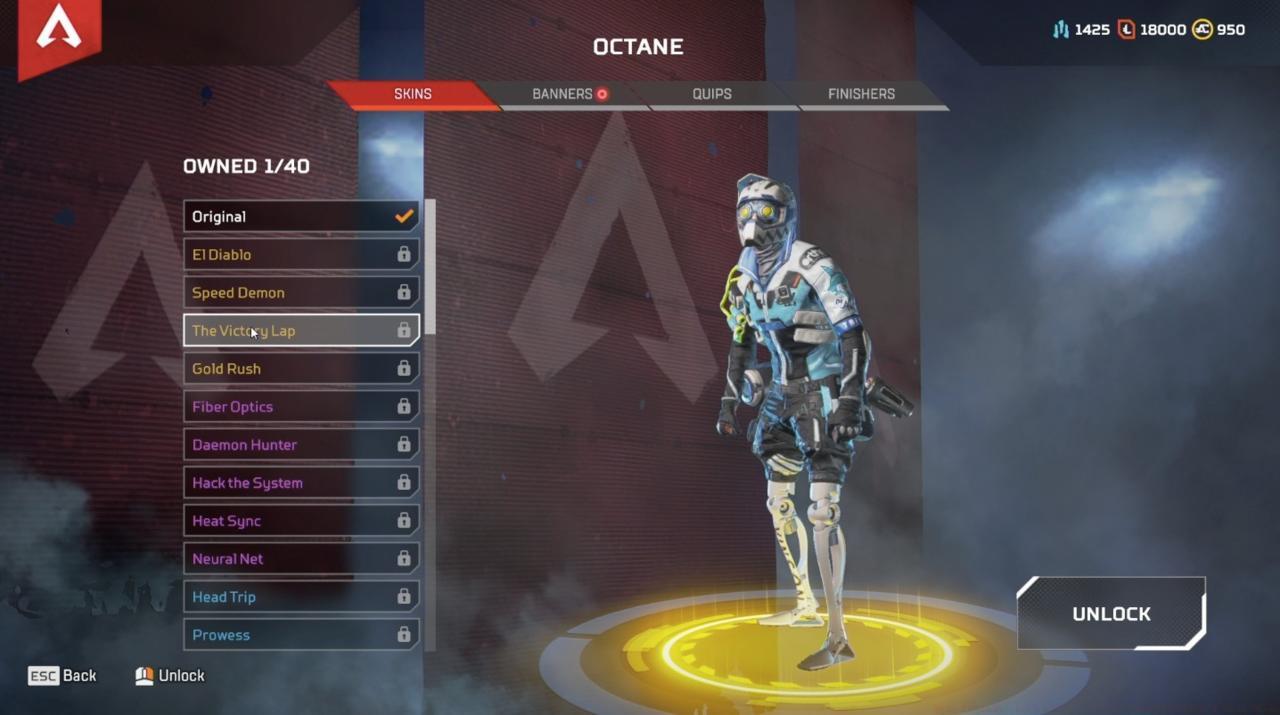This screenshot has height=715, width=1280.
Task: Preview the Speed Demon skin
Action: pyautogui.click(x=301, y=292)
